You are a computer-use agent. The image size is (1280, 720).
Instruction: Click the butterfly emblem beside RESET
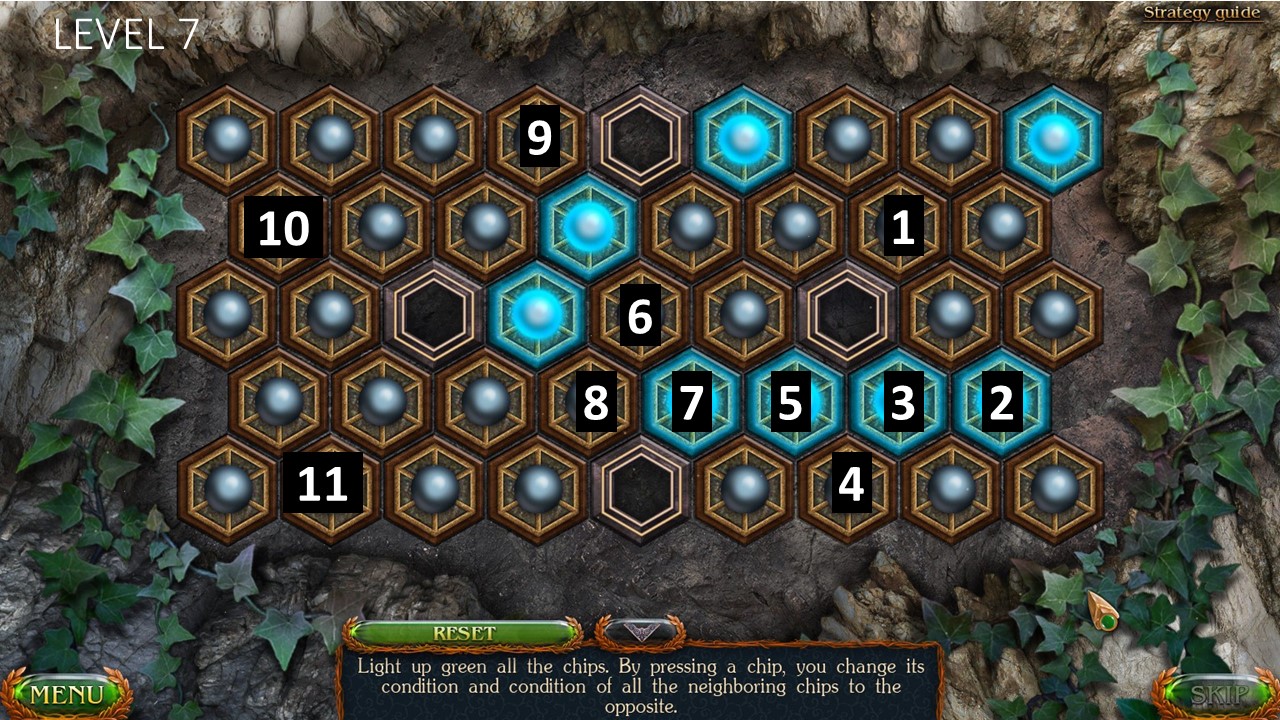tap(641, 633)
